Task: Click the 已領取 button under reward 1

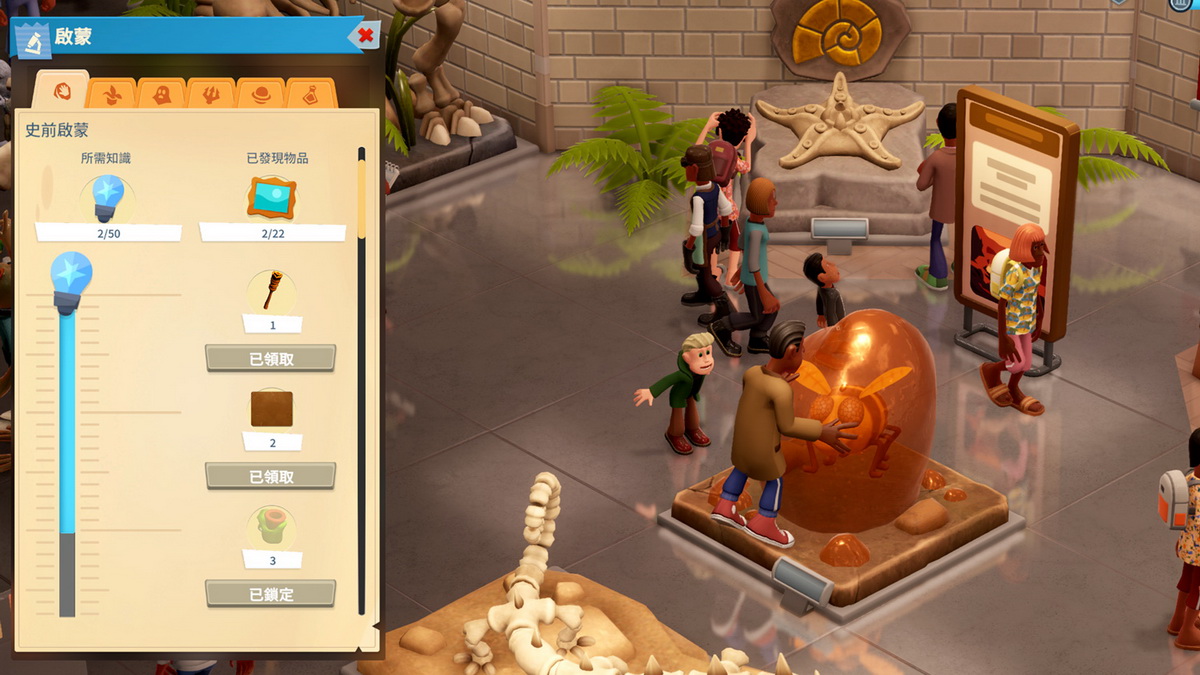Action: 270,358
